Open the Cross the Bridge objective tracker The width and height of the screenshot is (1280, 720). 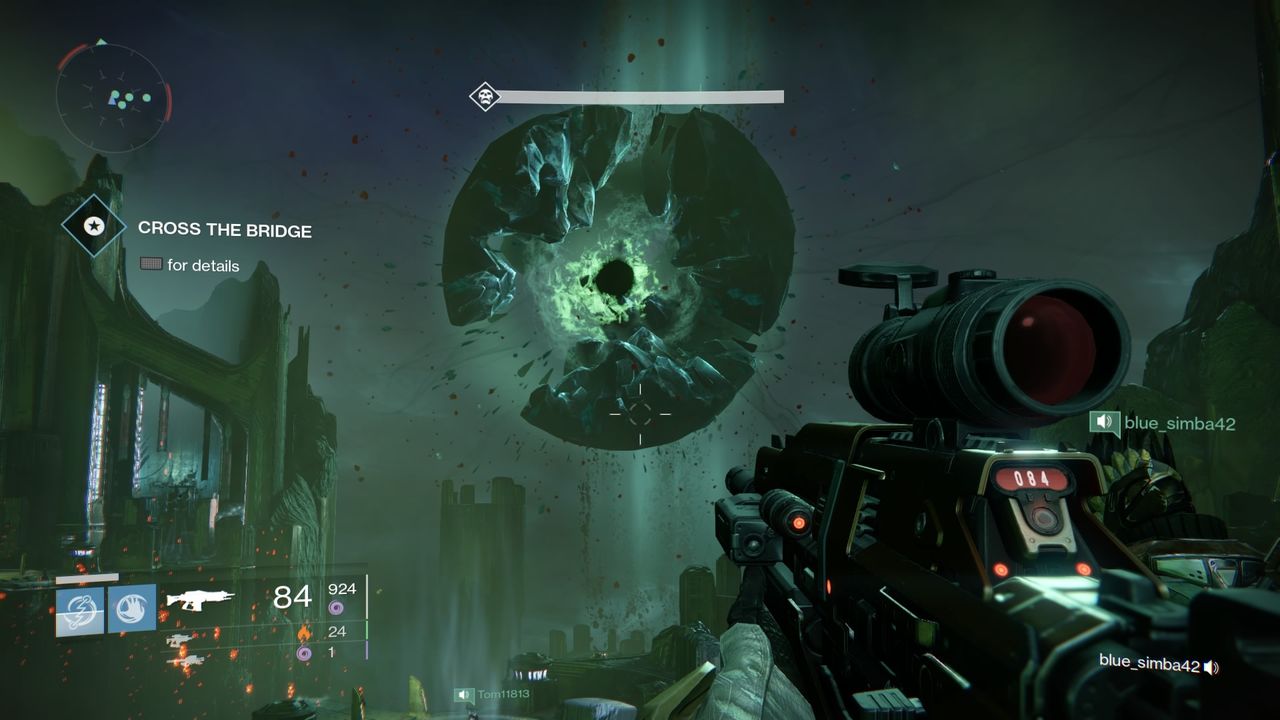pos(225,230)
